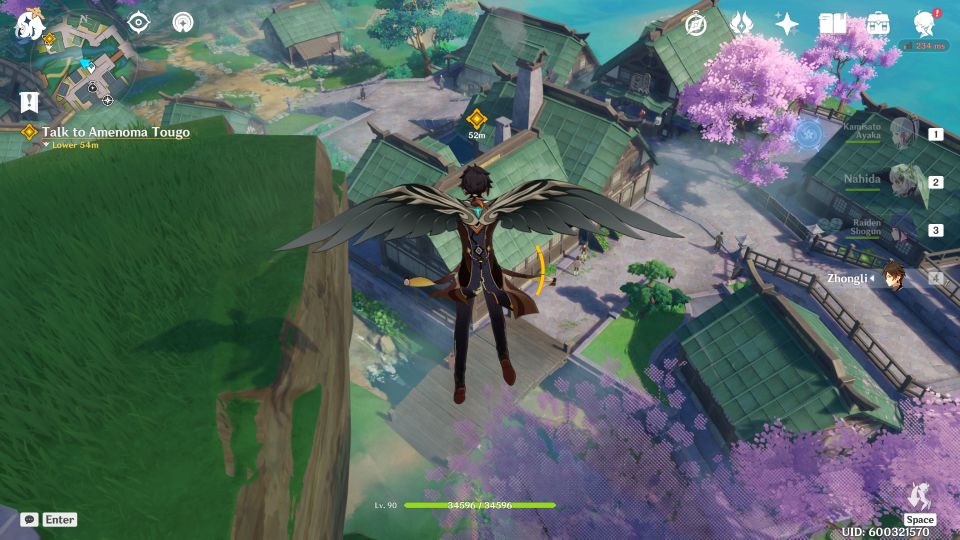Open the chat box speech bubble
The height and width of the screenshot is (540, 960).
29,520
